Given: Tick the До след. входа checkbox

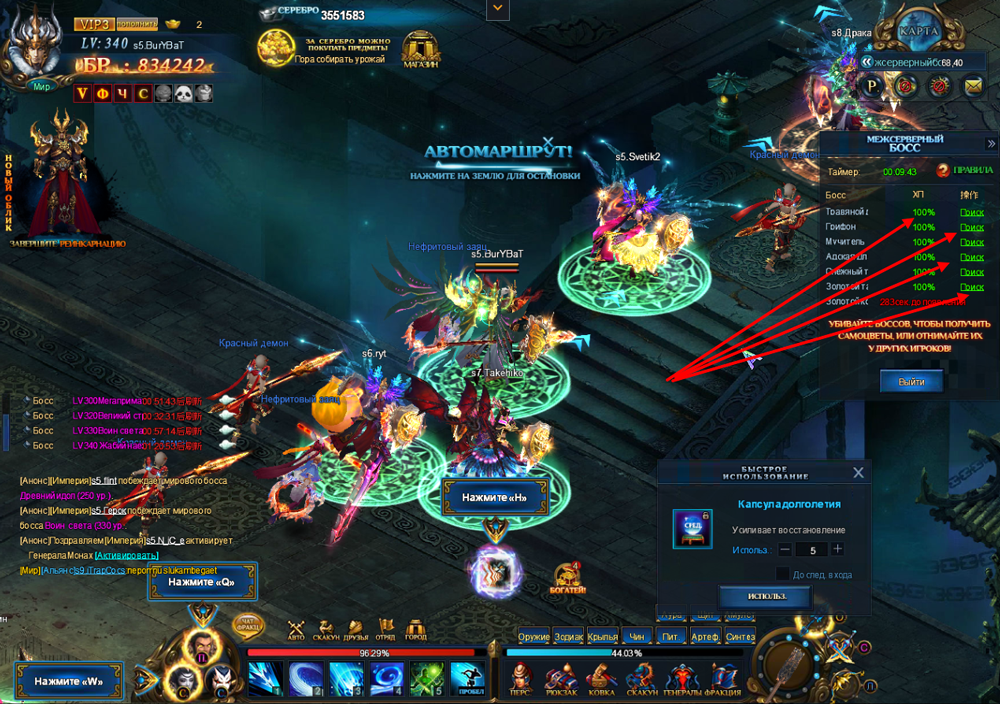Looking at the screenshot, I should pos(783,573).
